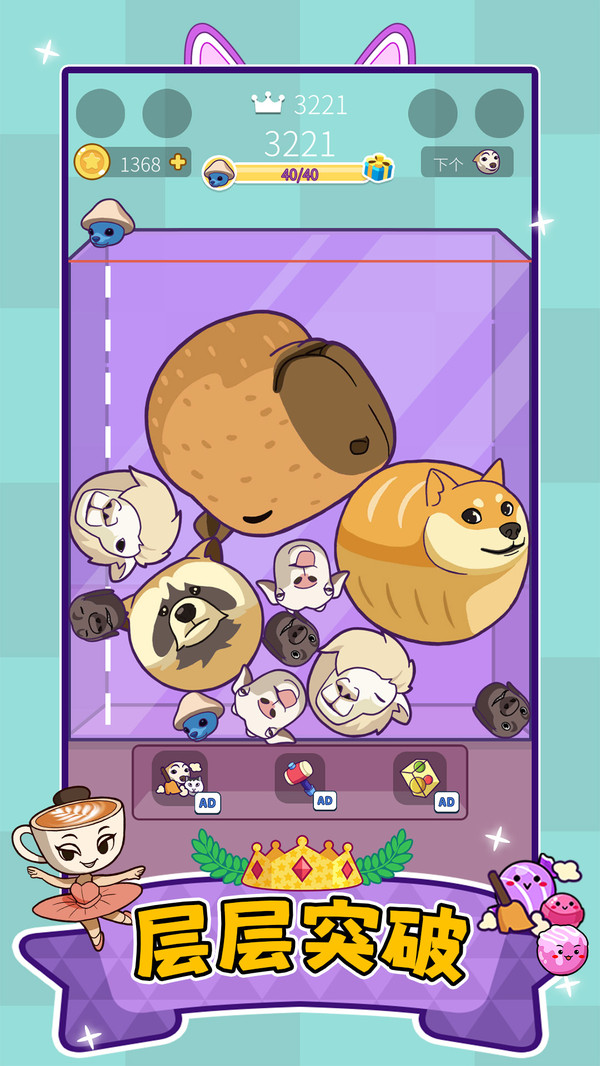This screenshot has width=600, height=1066.
Task: Click the gold star coin icon
Action: coord(92,162)
